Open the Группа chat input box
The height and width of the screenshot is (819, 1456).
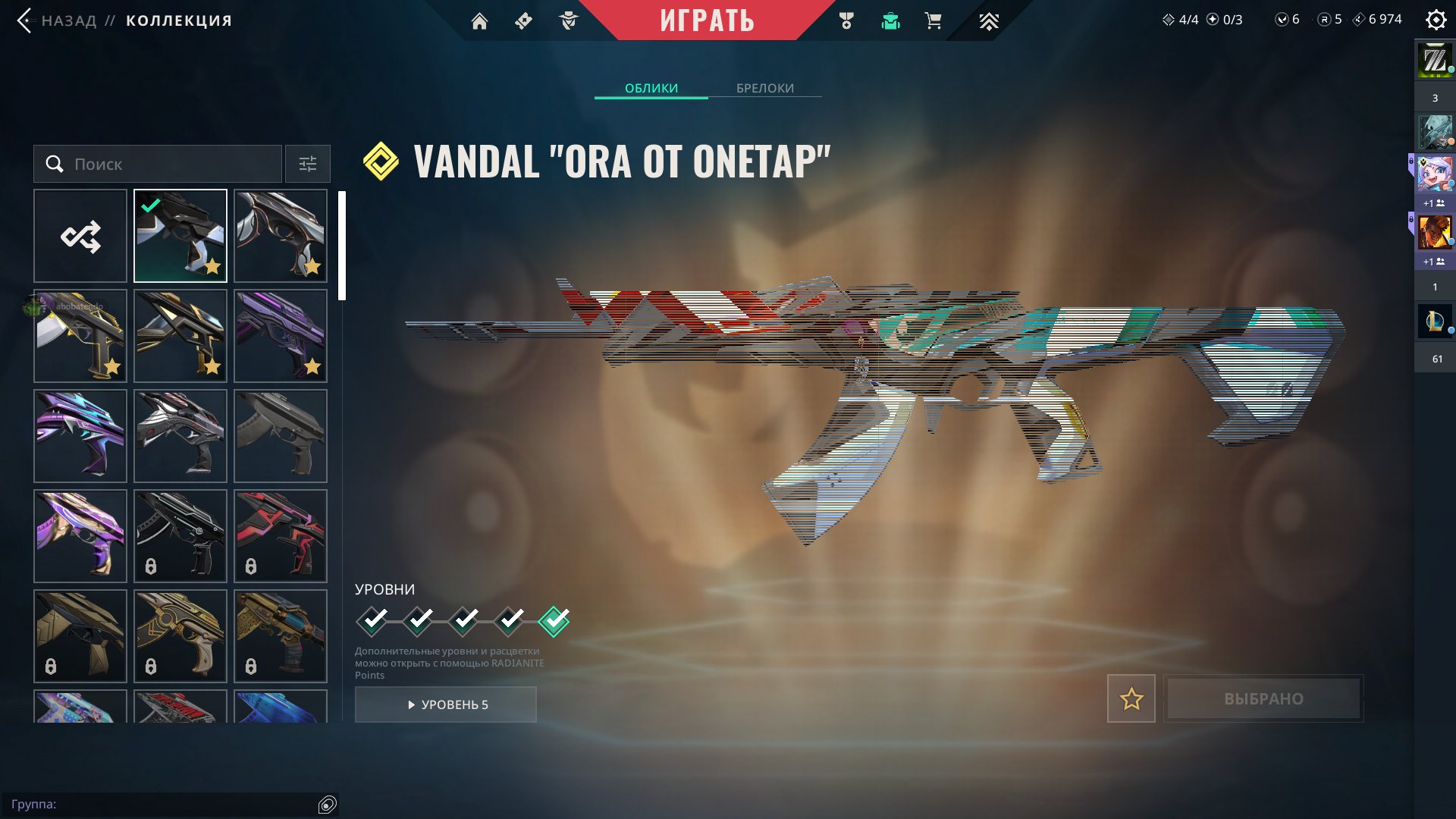[x=163, y=804]
